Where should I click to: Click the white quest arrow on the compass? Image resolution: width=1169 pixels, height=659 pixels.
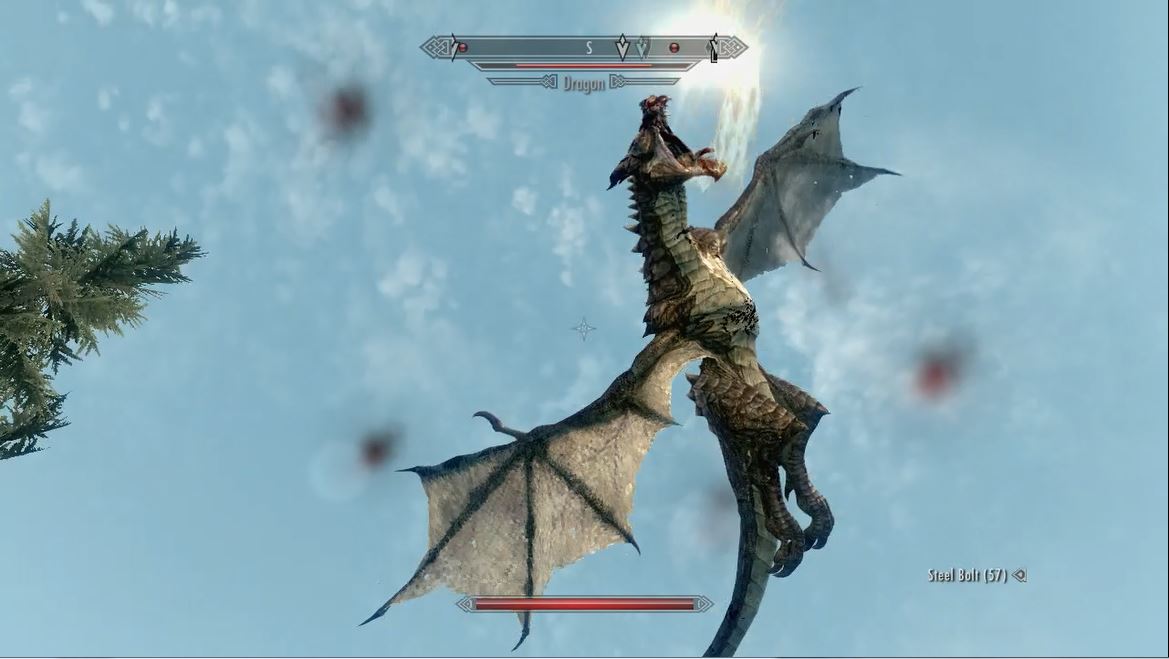click(622, 47)
